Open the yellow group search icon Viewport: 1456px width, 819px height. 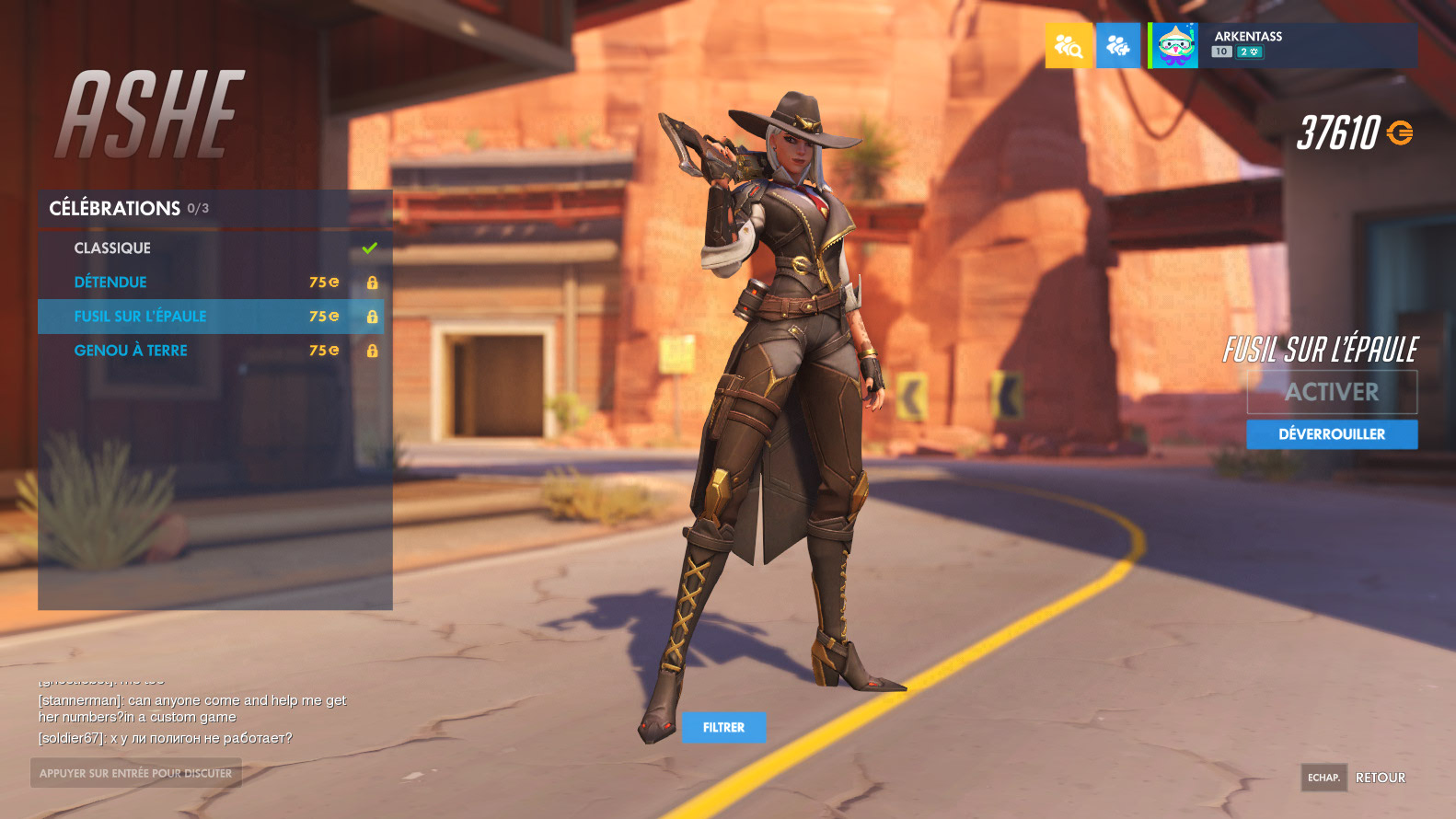pyautogui.click(x=1069, y=46)
